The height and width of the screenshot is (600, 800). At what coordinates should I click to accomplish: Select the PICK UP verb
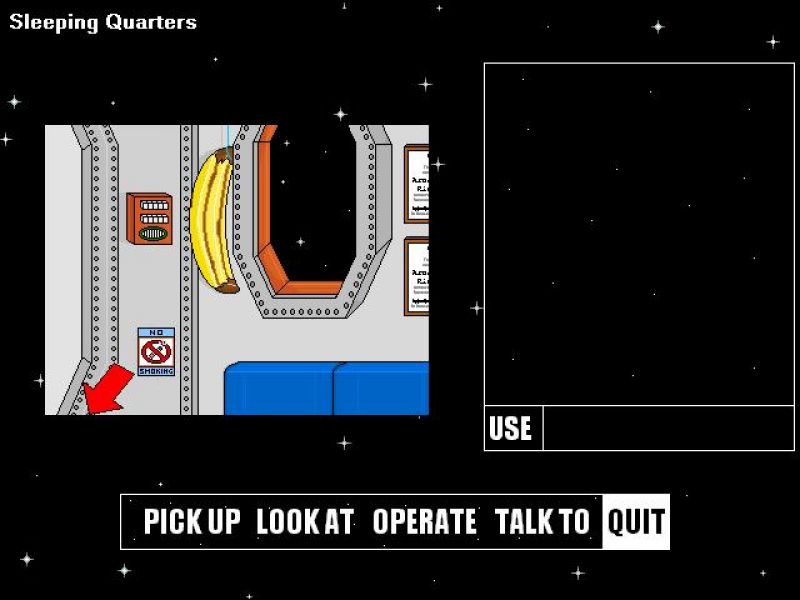pos(192,522)
